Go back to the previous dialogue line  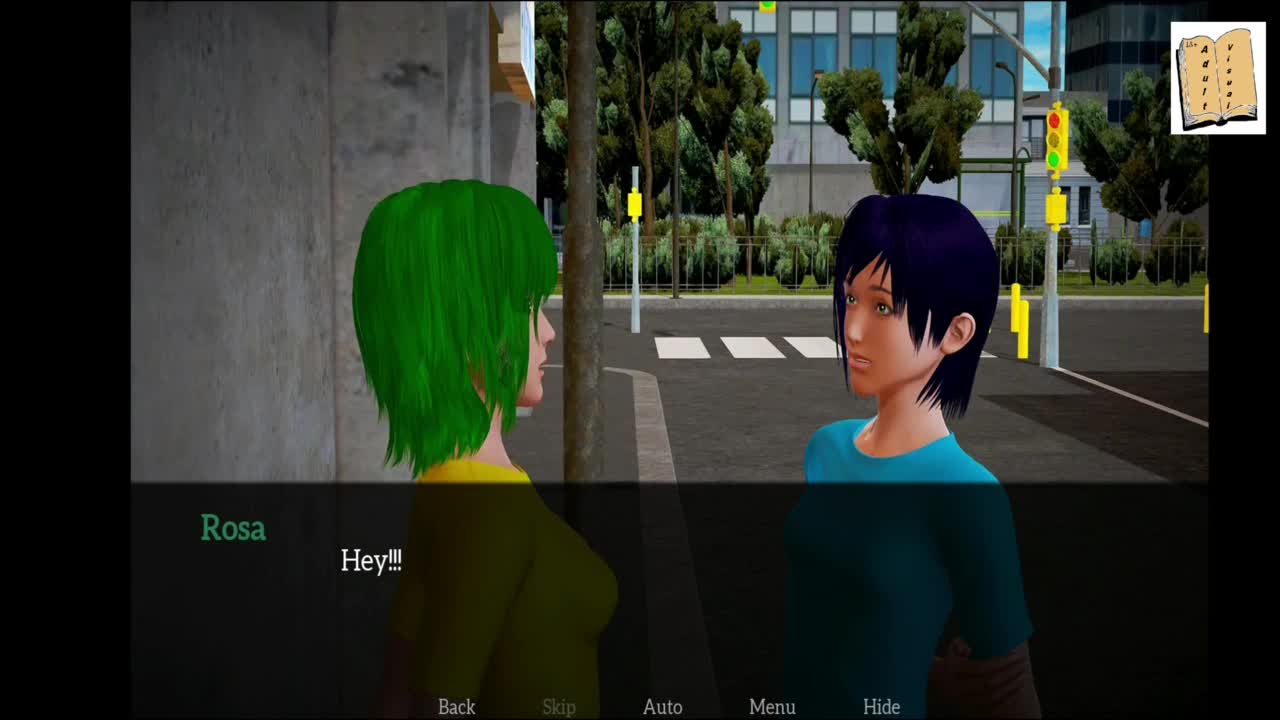(456, 707)
